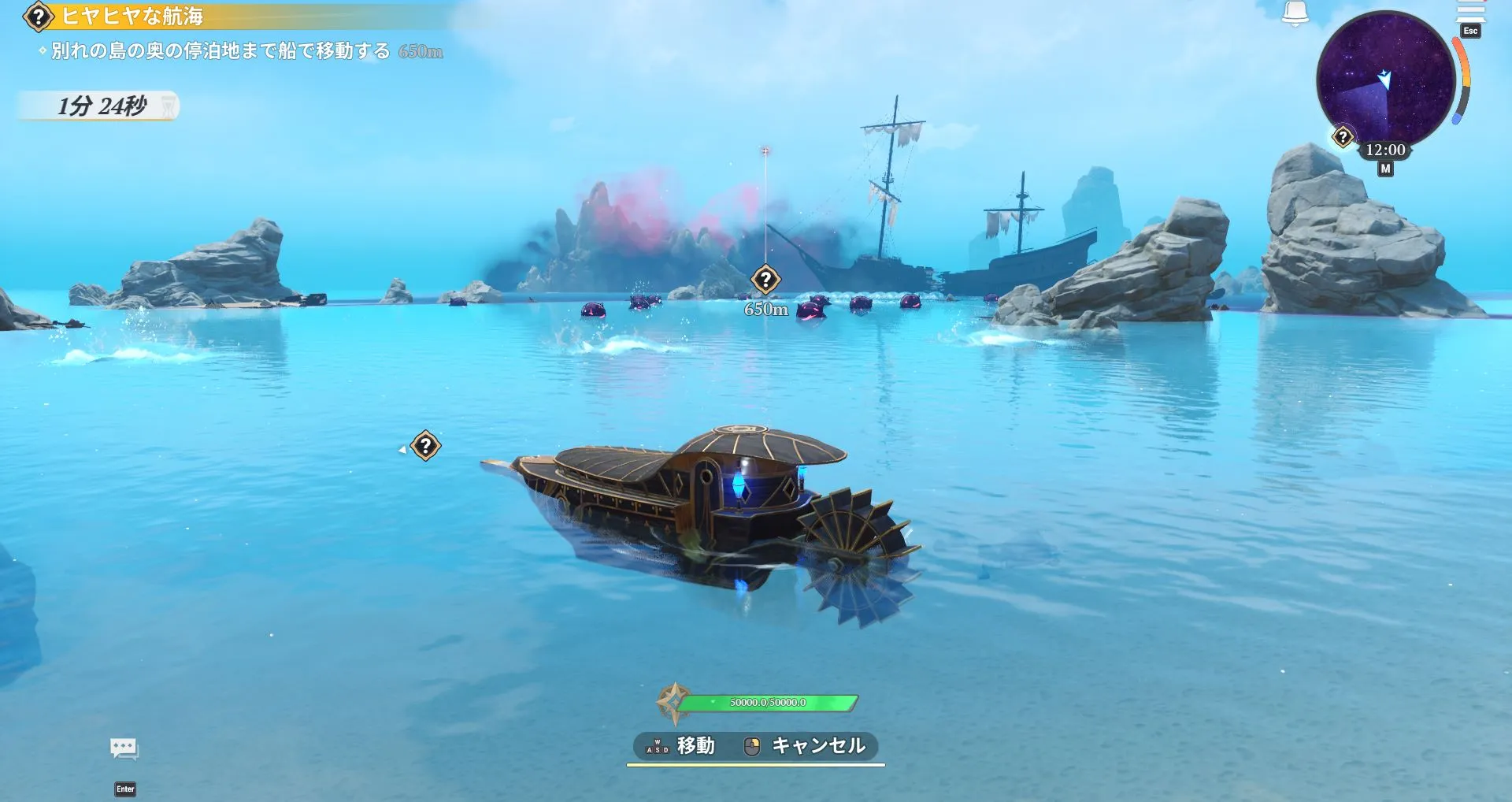This screenshot has height=802, width=1512.
Task: Open the circular purple minimap
Action: (x=1384, y=79)
